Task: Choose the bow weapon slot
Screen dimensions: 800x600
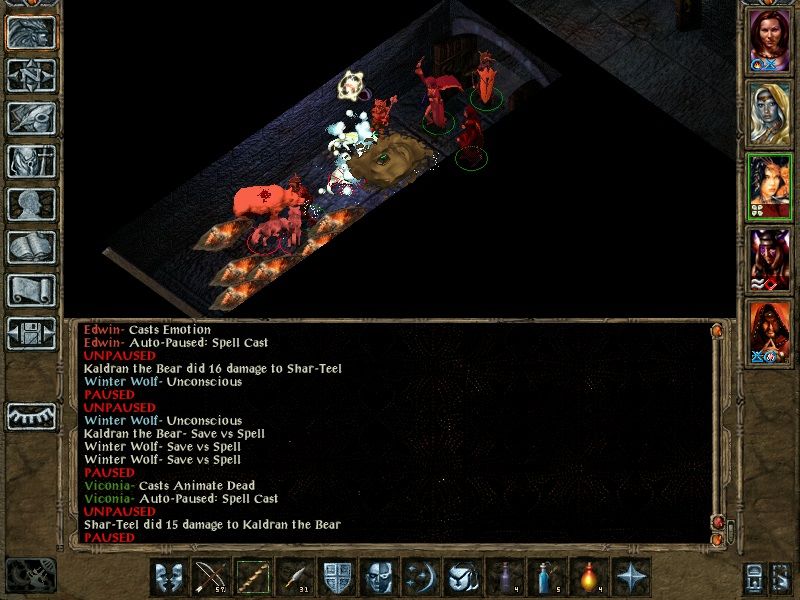Action: [x=210, y=578]
